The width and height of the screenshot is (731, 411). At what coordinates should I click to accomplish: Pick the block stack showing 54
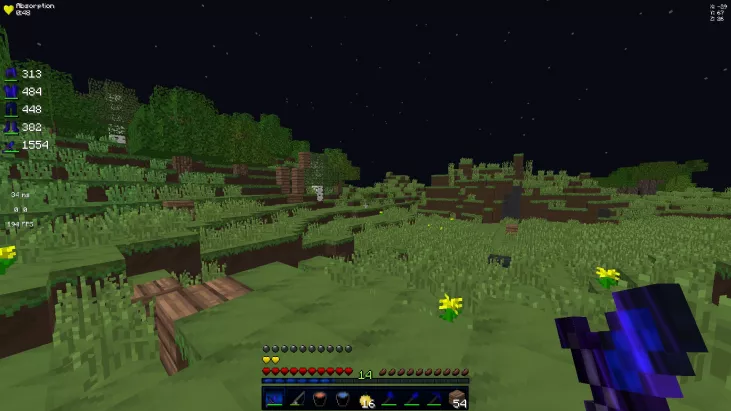point(458,399)
